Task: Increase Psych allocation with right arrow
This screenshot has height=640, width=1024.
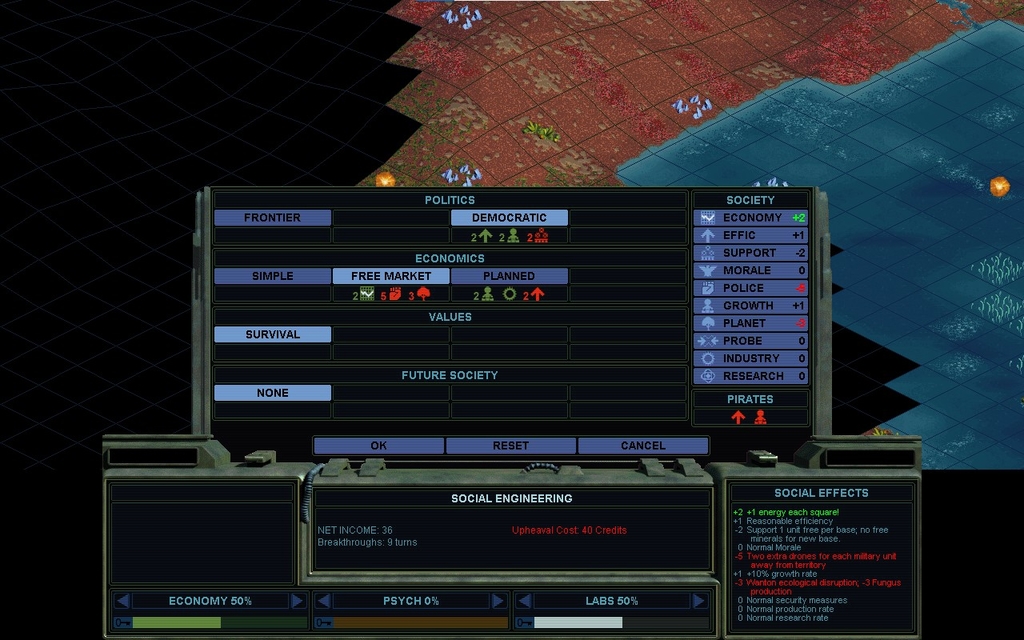Action: [497, 601]
